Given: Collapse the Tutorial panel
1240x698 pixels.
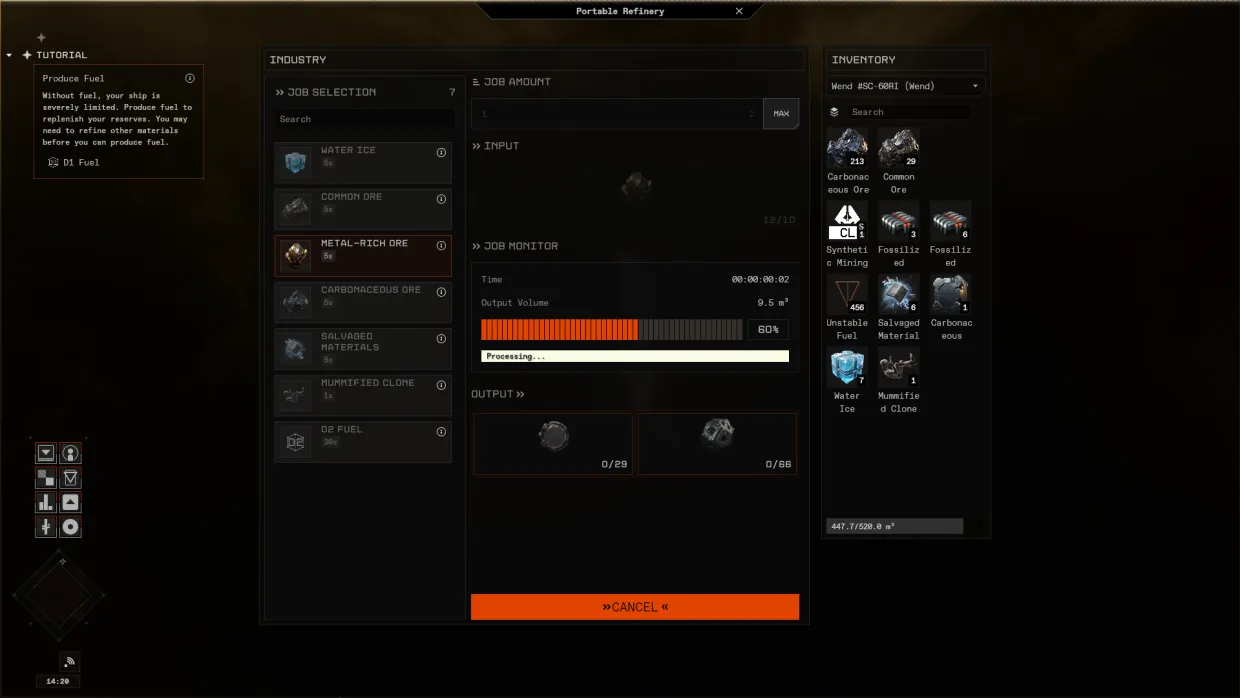Looking at the screenshot, I should (9, 55).
